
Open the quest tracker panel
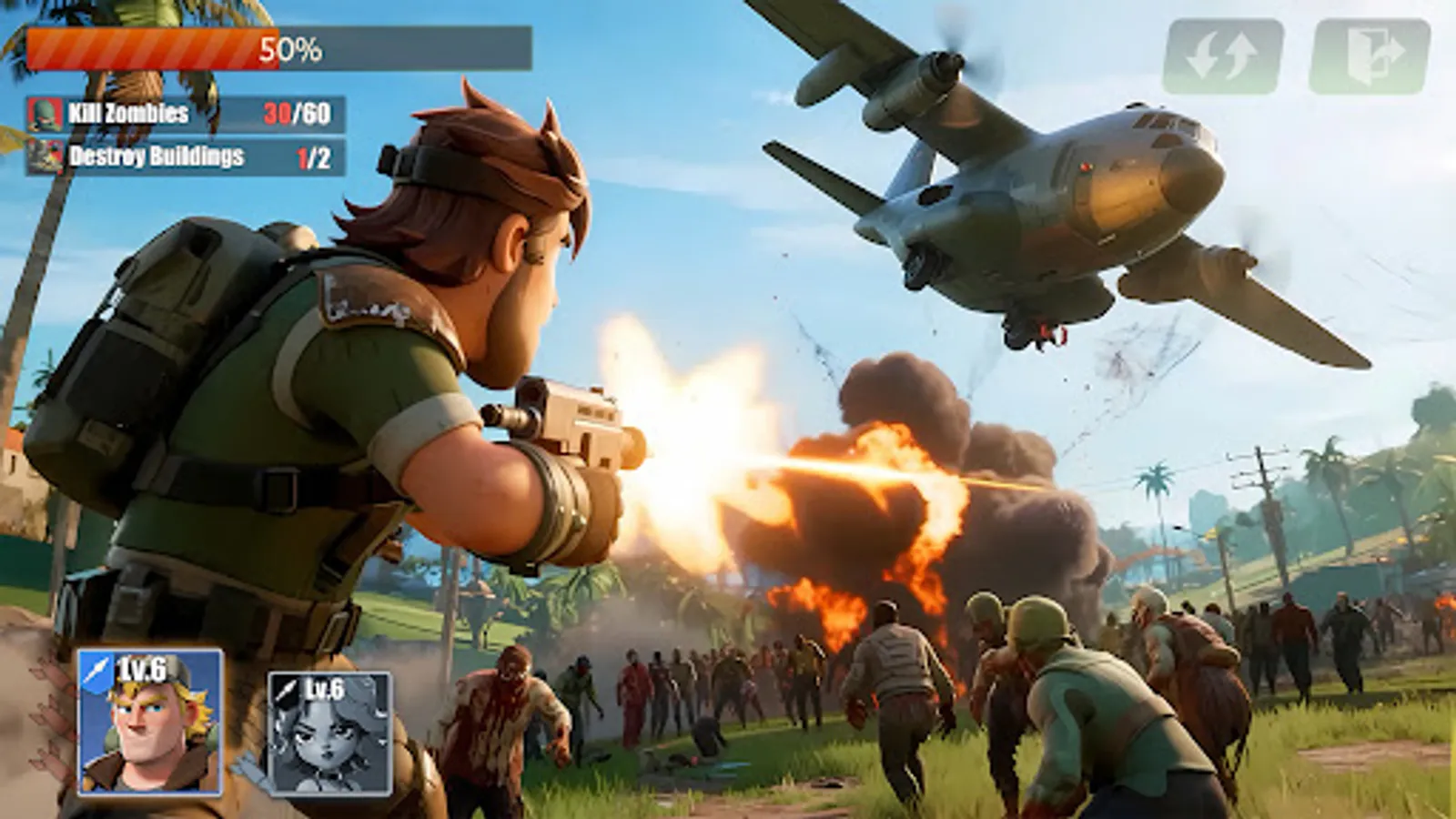pos(182,136)
